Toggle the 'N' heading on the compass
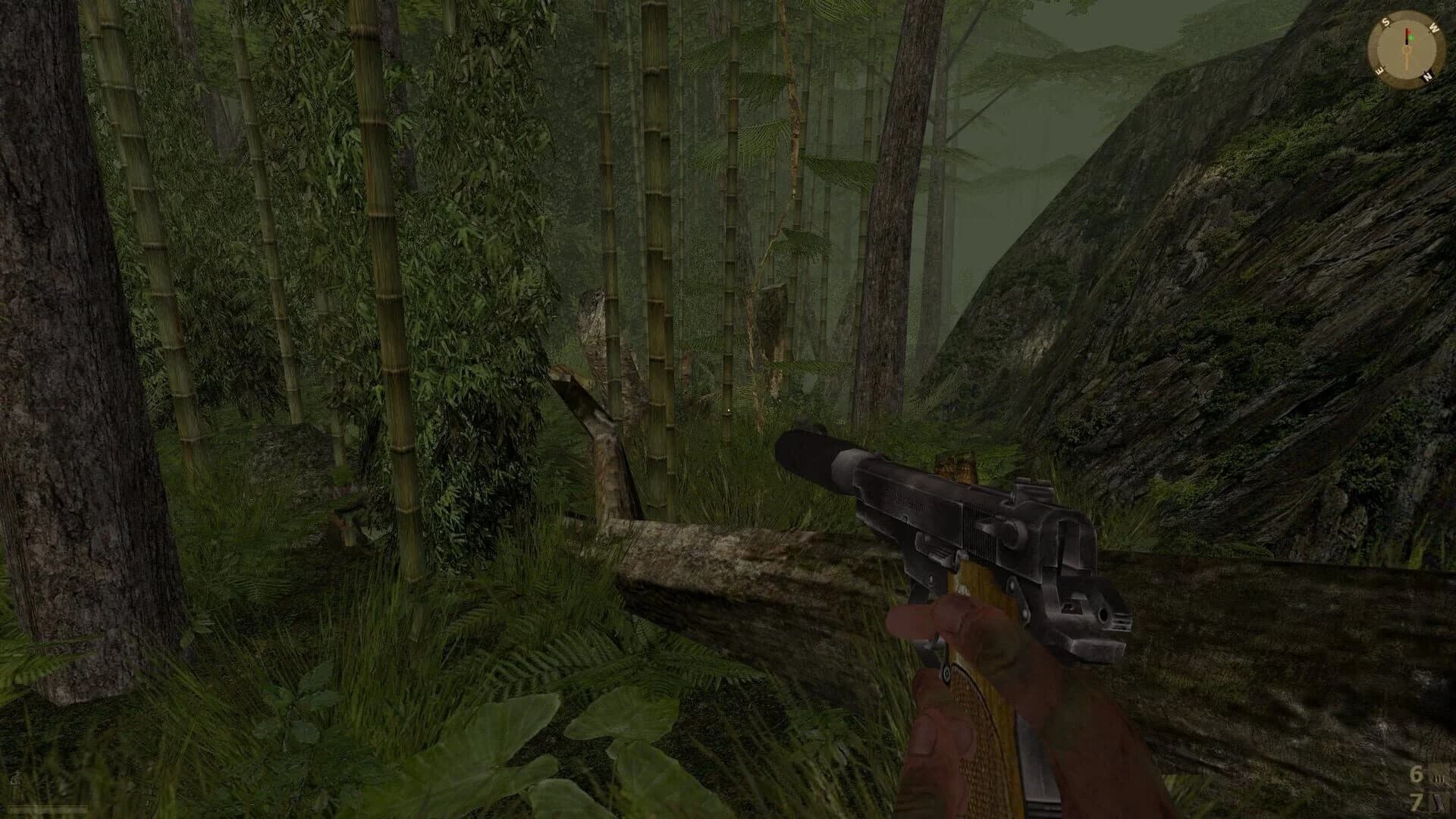The width and height of the screenshot is (1456, 819). pos(1426,76)
